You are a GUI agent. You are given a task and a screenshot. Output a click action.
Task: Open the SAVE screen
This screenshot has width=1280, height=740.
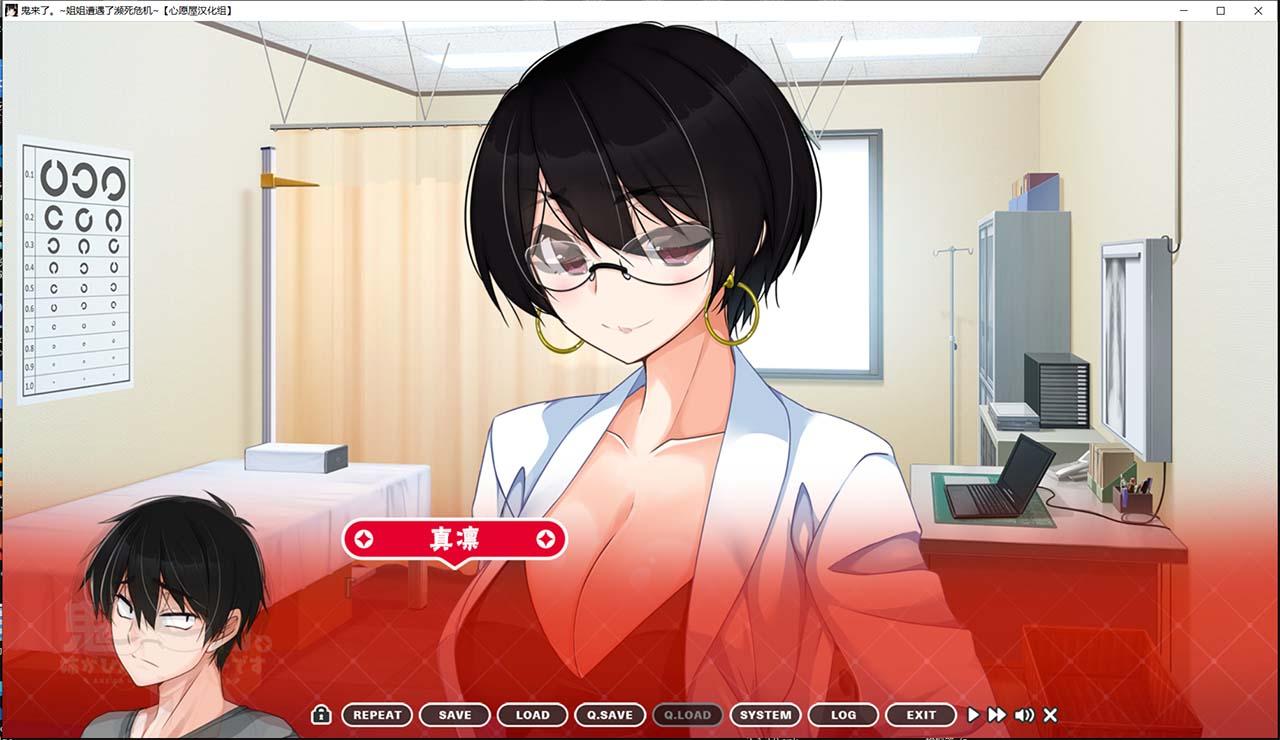tap(454, 715)
